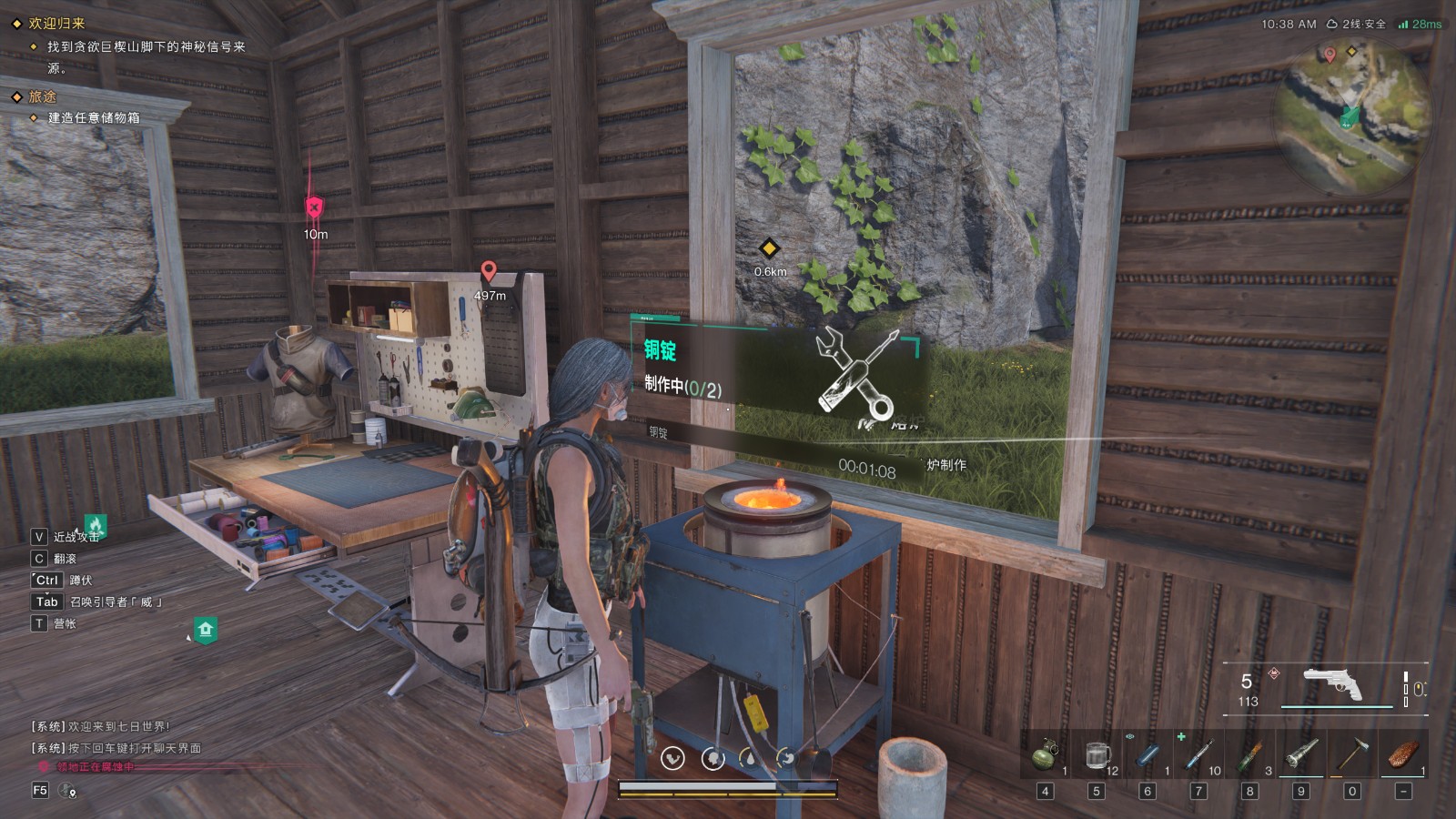Click the red 497m map pin marker
This screenshot has height=819, width=1456.
tap(489, 271)
